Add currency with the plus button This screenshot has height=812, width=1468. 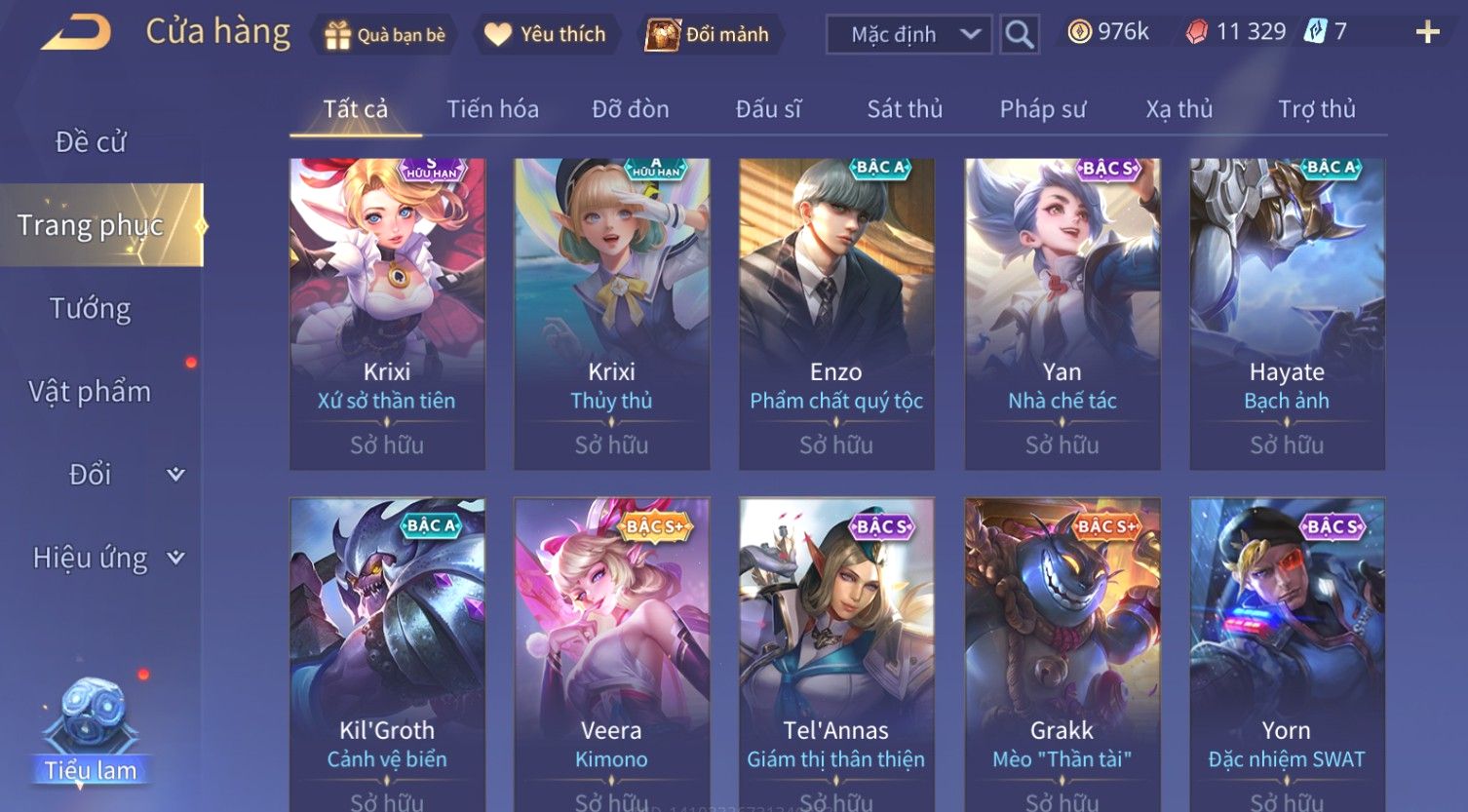click(x=1427, y=33)
